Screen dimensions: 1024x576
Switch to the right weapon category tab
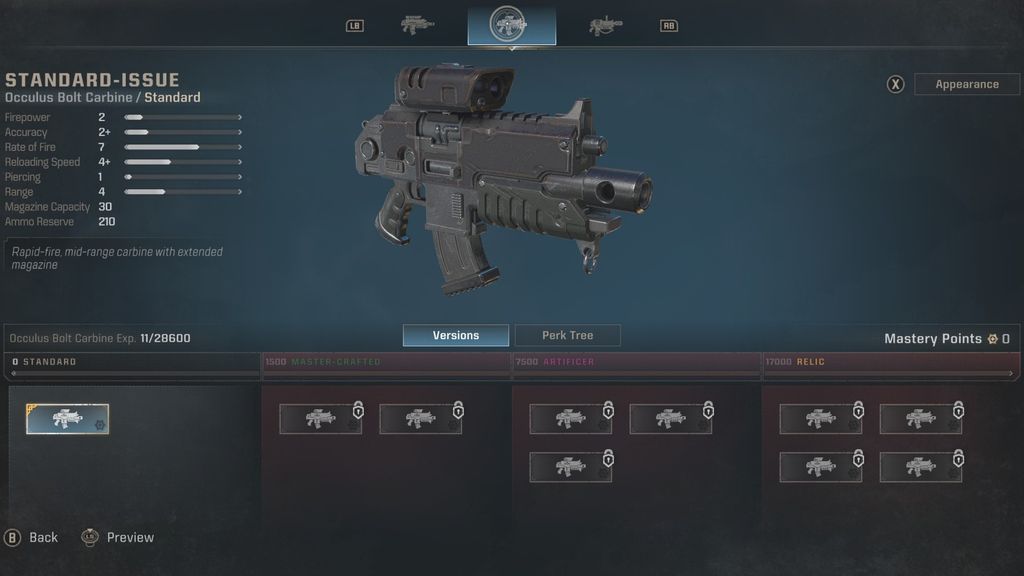pyautogui.click(x=606, y=25)
